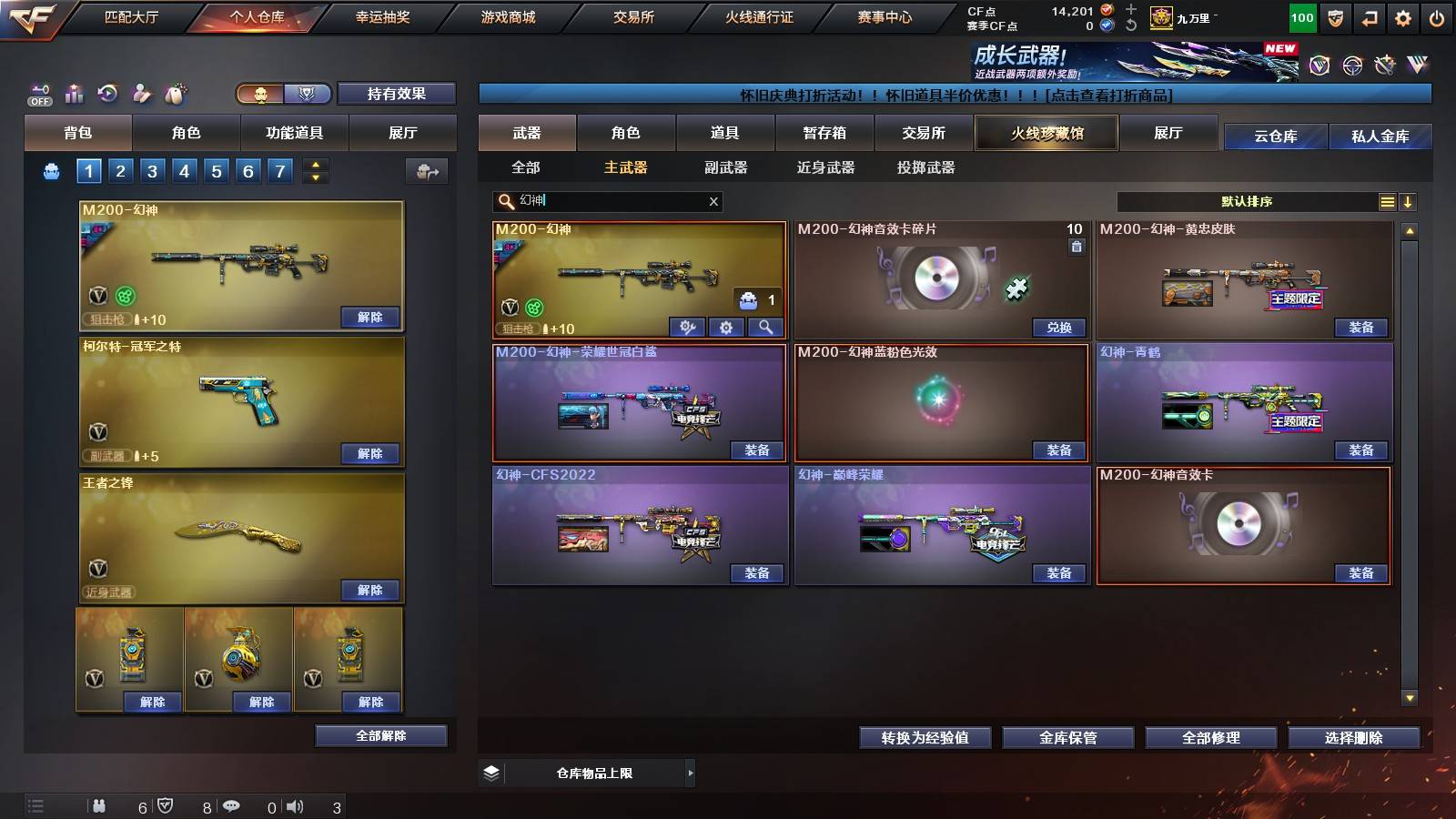Click the trash icon on M200-幻神音效卡碎片
Screen dimensions: 1456x819
point(1077,245)
